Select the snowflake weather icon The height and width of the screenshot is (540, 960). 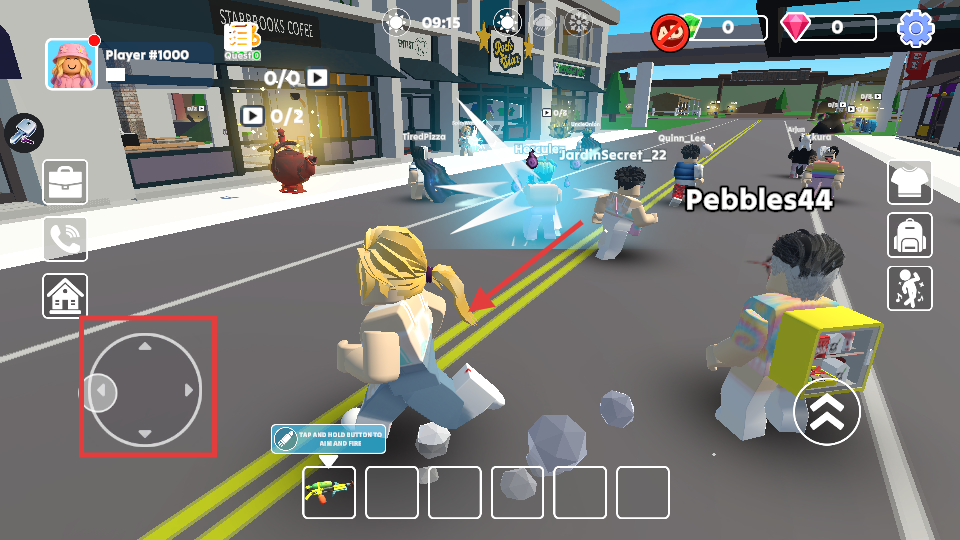[x=577, y=23]
